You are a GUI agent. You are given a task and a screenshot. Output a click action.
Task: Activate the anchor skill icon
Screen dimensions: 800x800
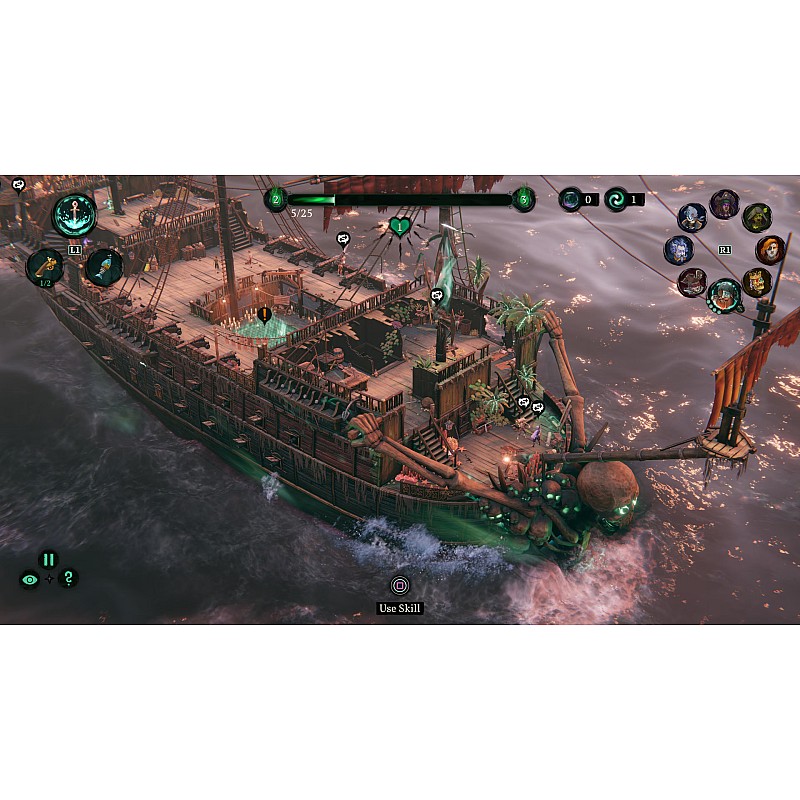75,215
